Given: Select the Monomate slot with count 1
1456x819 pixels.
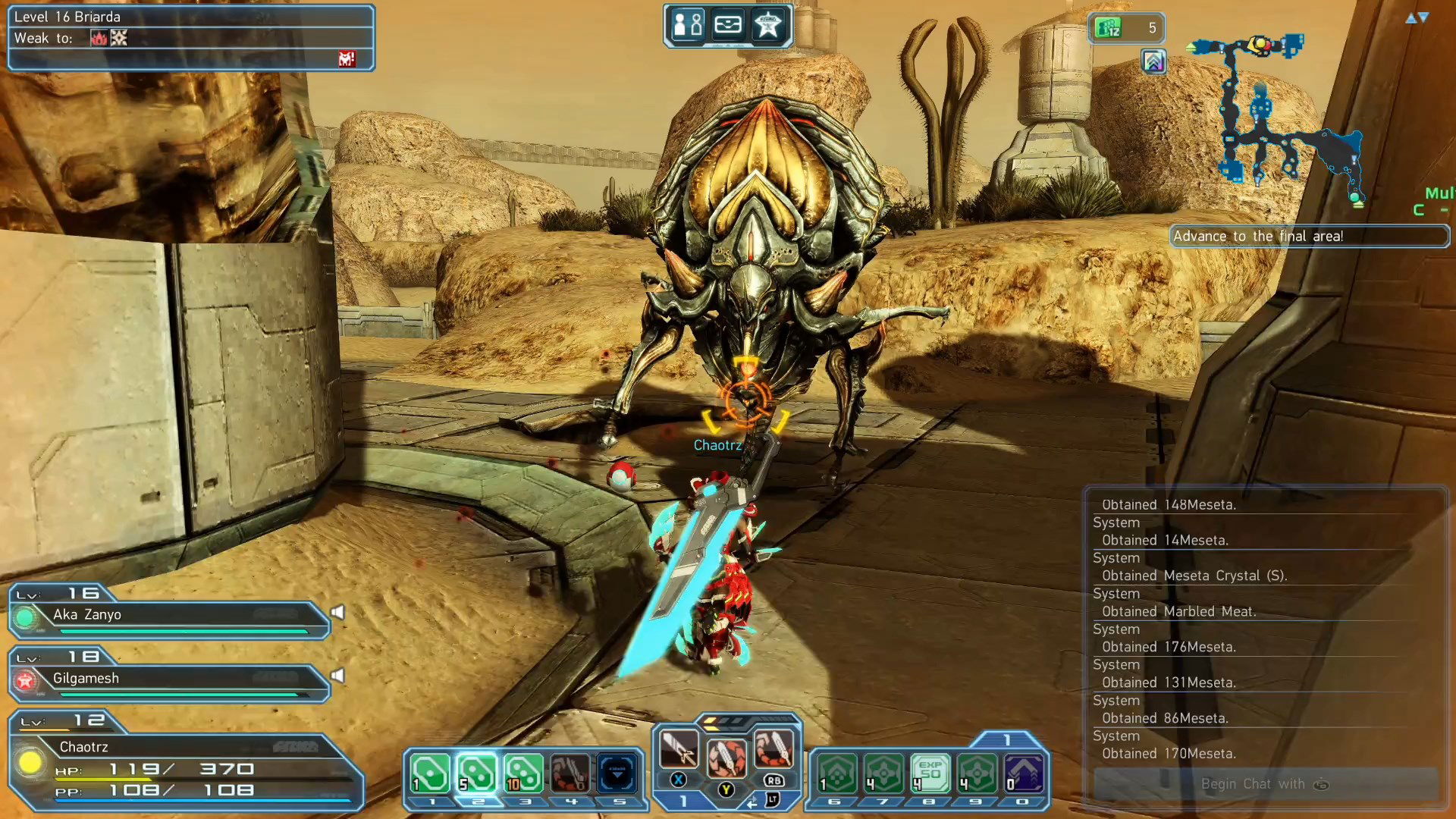Looking at the screenshot, I should [430, 773].
